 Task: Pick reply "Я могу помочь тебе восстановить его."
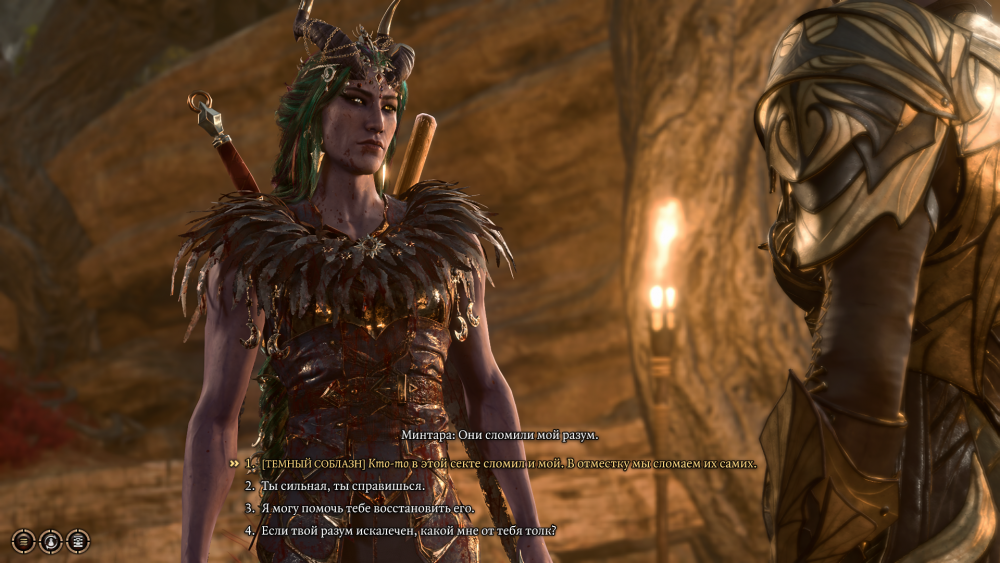(x=367, y=508)
